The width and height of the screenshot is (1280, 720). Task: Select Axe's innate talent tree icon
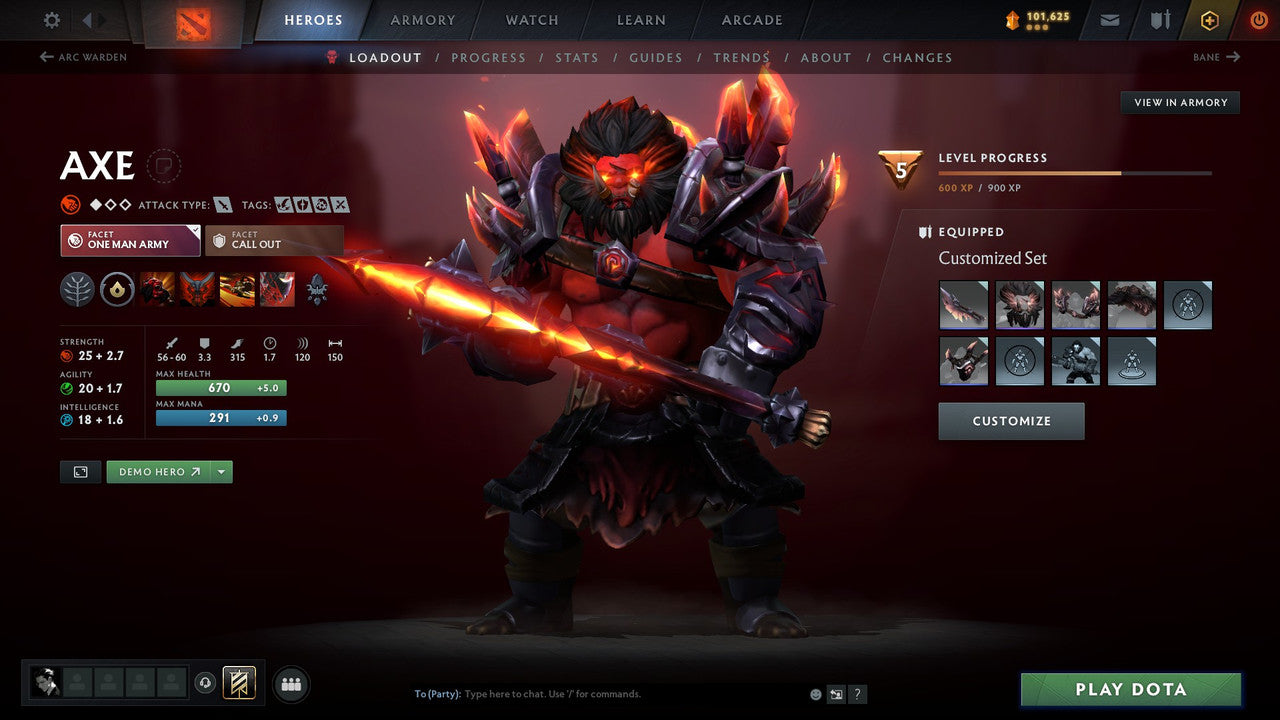click(x=77, y=289)
